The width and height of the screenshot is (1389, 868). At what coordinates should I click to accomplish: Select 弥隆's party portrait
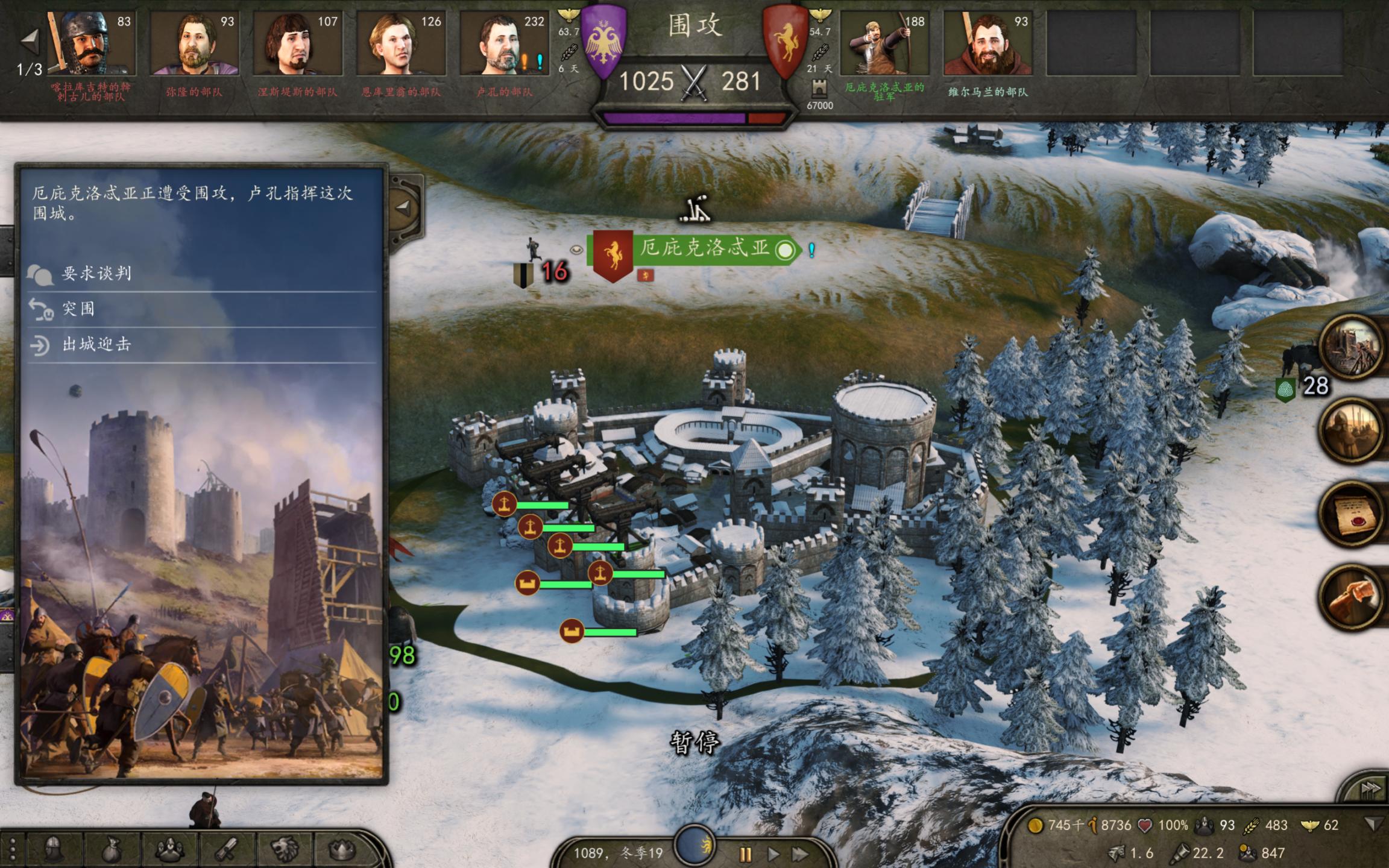(x=194, y=43)
